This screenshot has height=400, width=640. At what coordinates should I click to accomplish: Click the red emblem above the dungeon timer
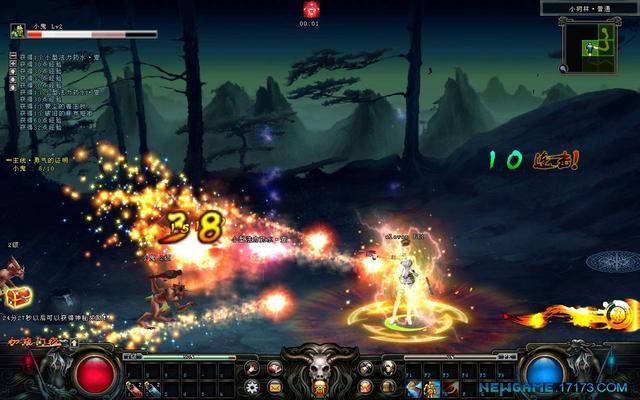tap(311, 10)
